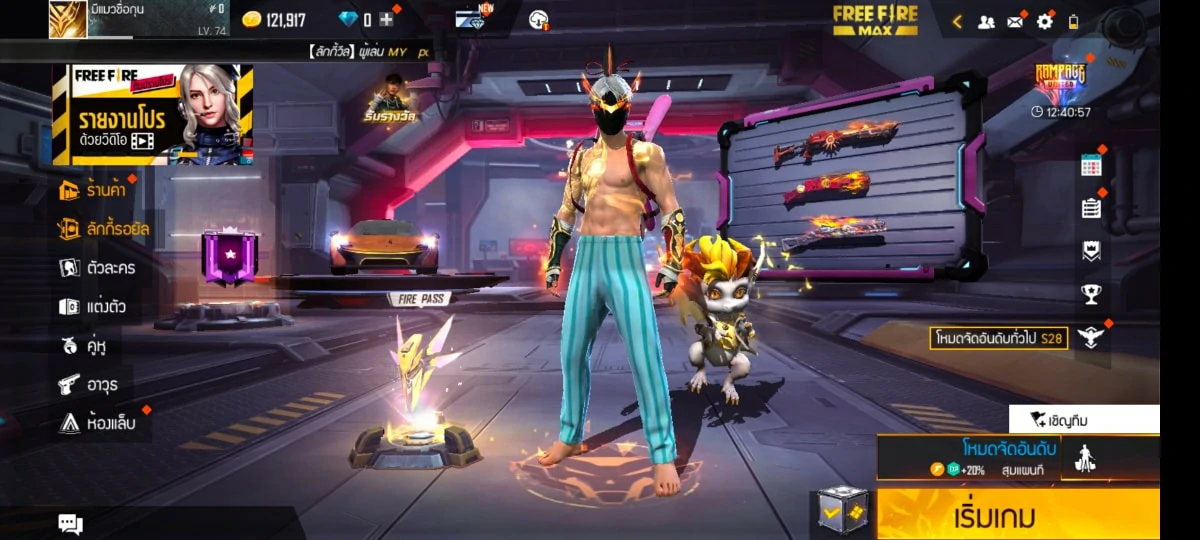Open the calendar events icon
This screenshot has width=1200, height=540.
point(1091,166)
